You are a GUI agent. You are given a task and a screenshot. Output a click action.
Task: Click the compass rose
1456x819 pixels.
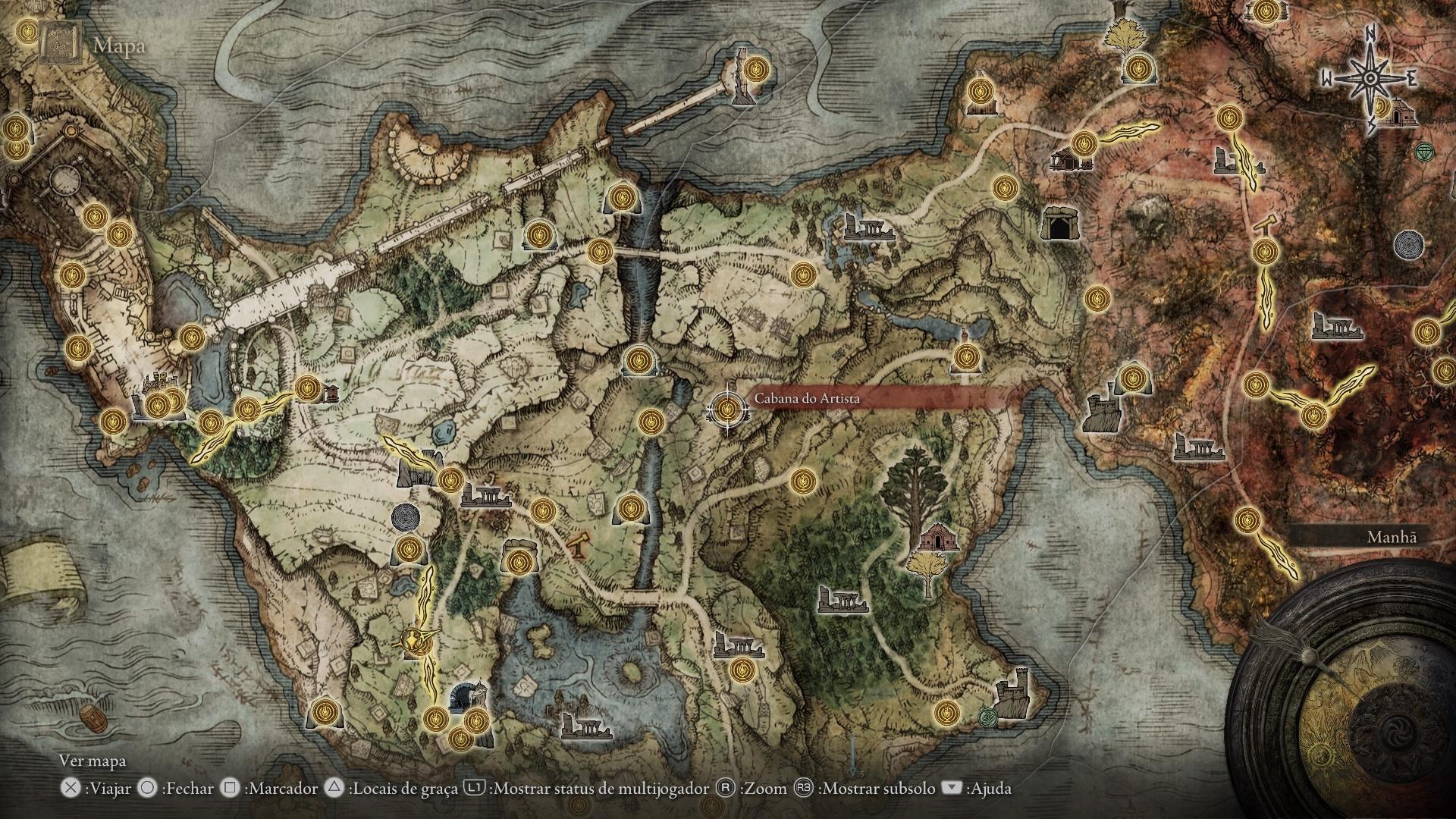click(1370, 79)
